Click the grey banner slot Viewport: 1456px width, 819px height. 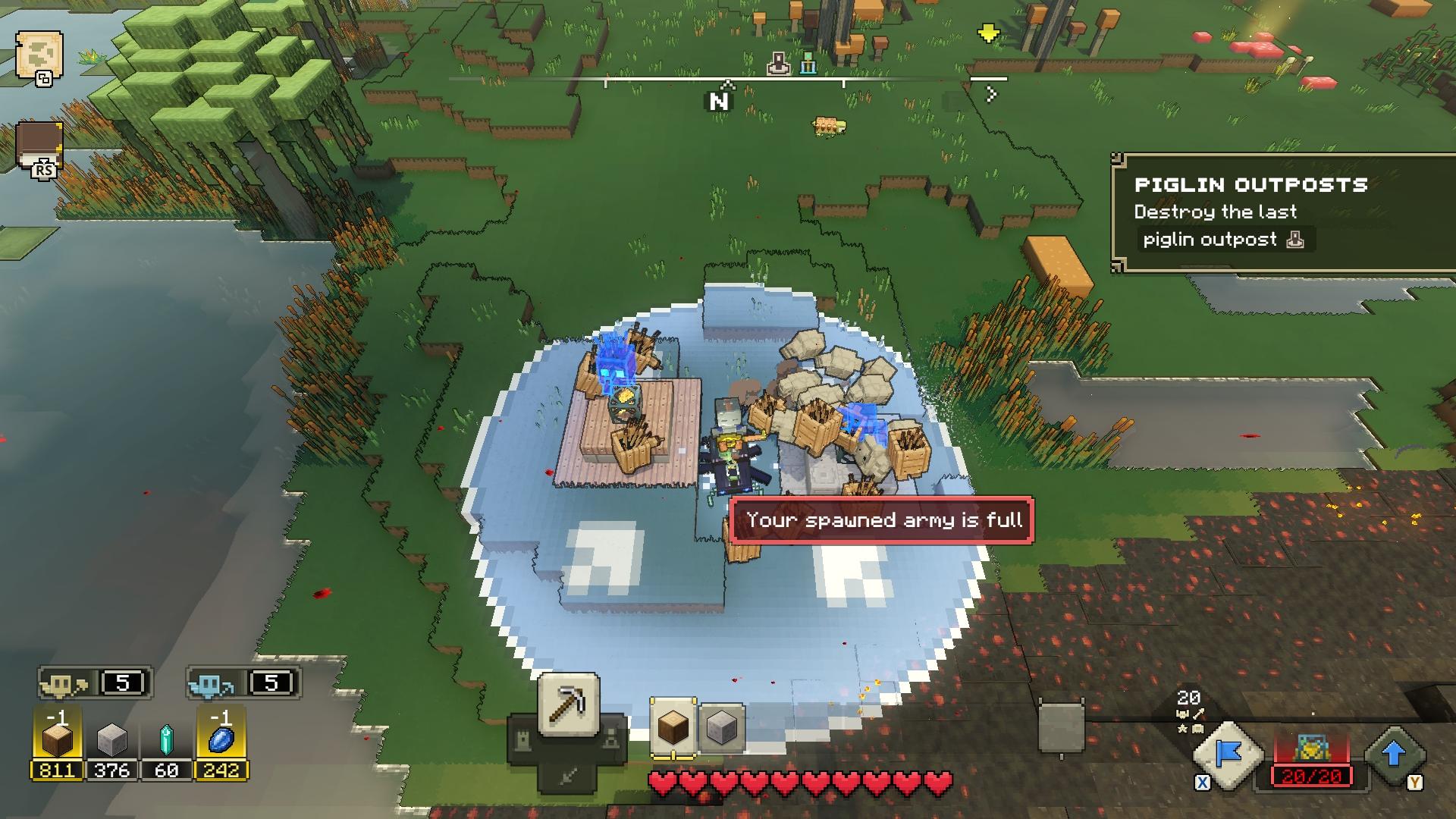point(1060,728)
